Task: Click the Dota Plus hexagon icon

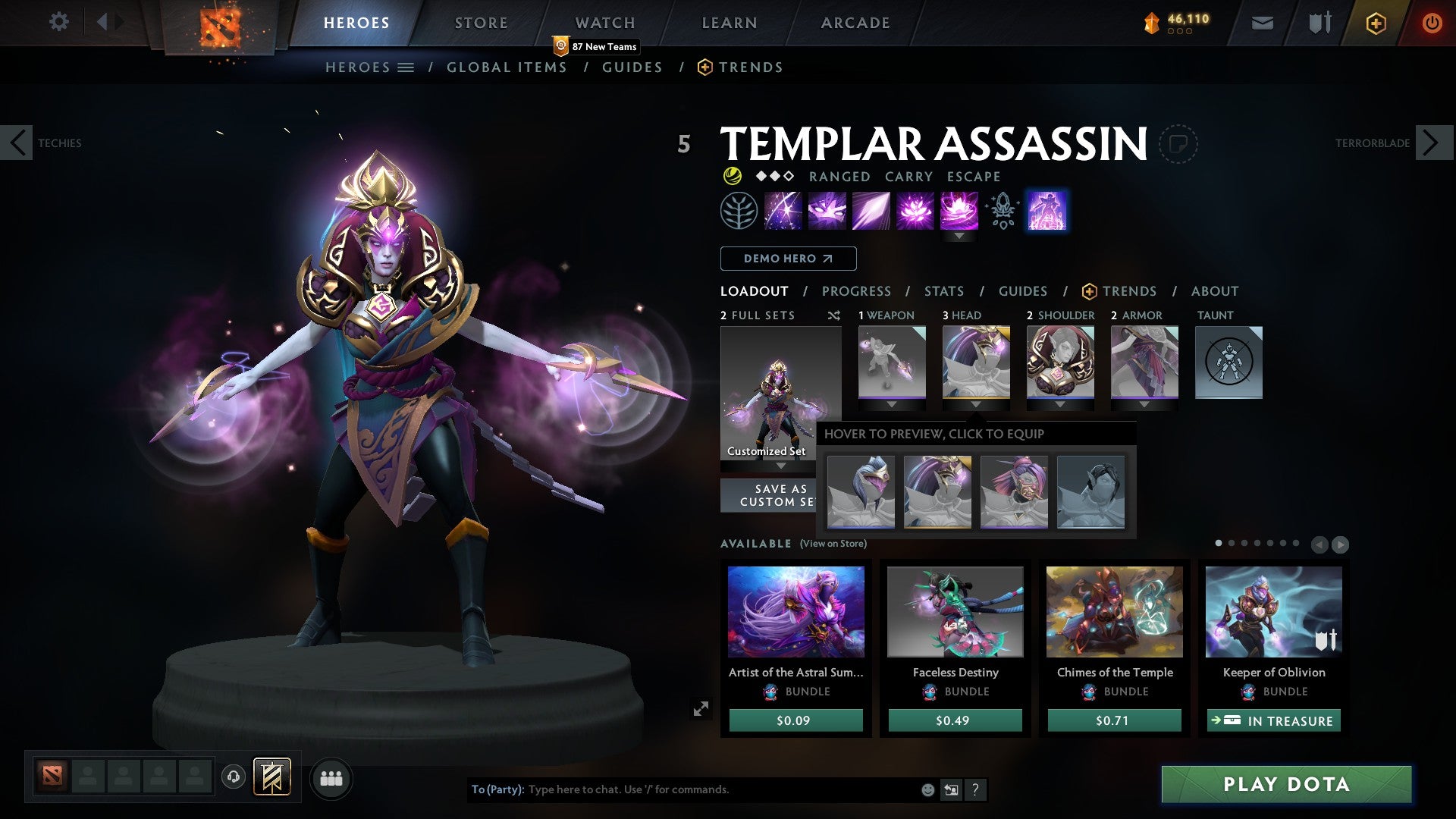Action: pos(1376,23)
